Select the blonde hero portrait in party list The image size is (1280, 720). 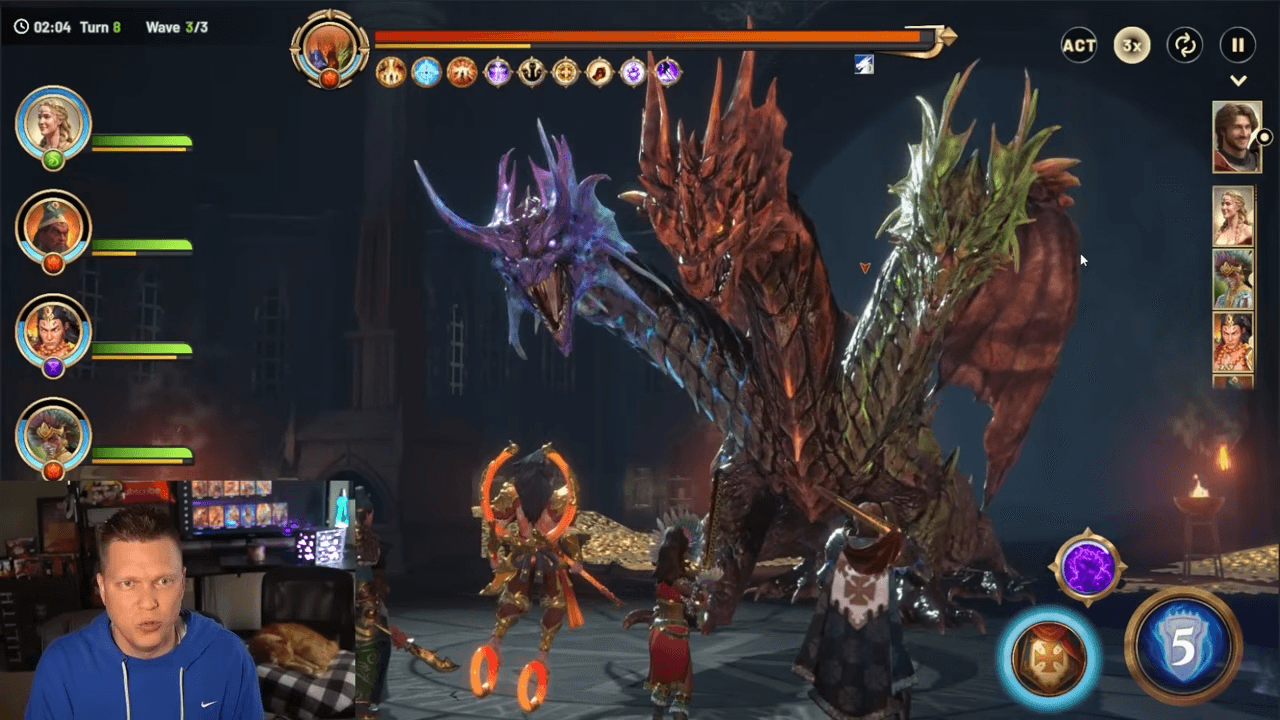point(53,123)
